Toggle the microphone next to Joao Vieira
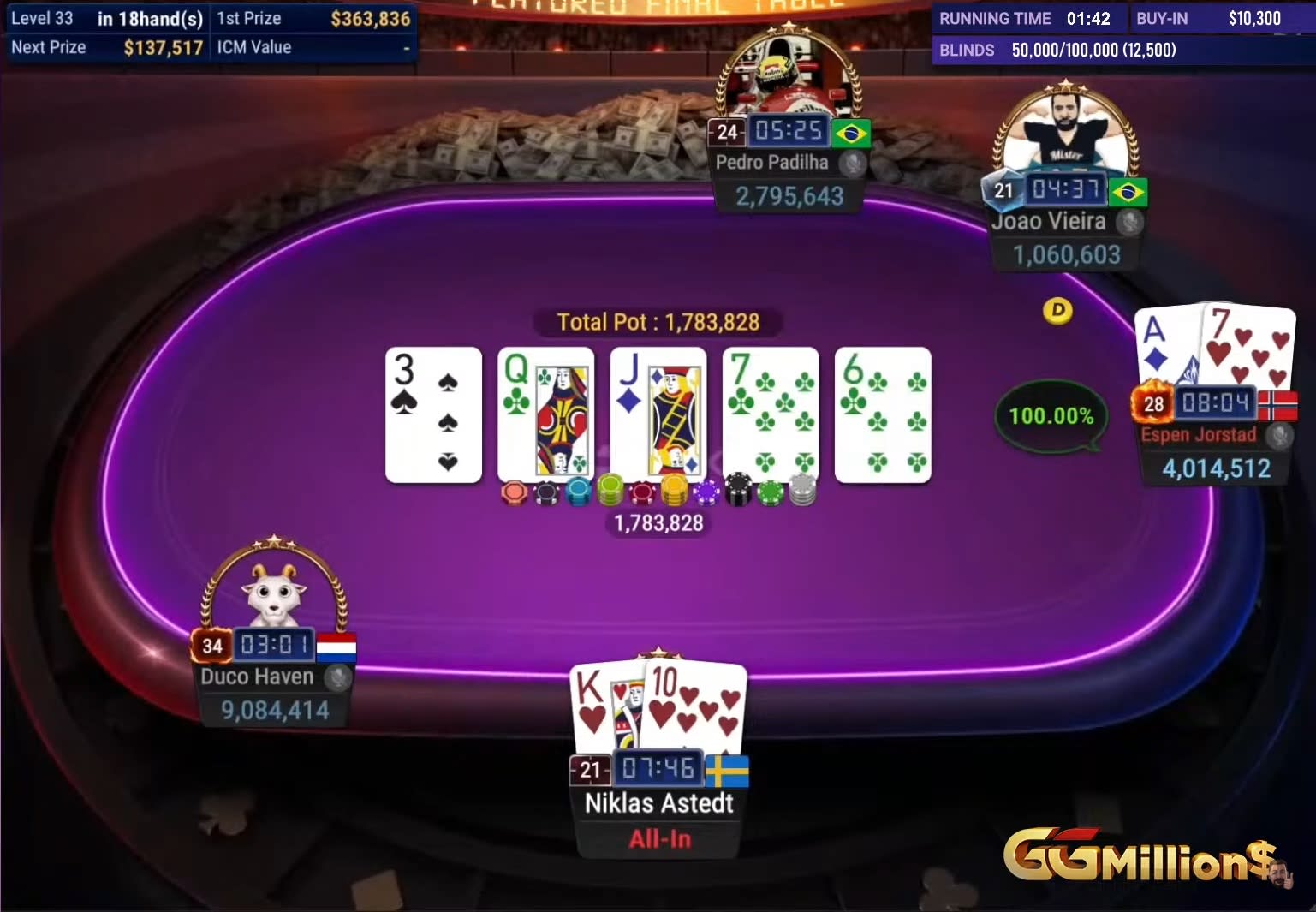 1128,222
